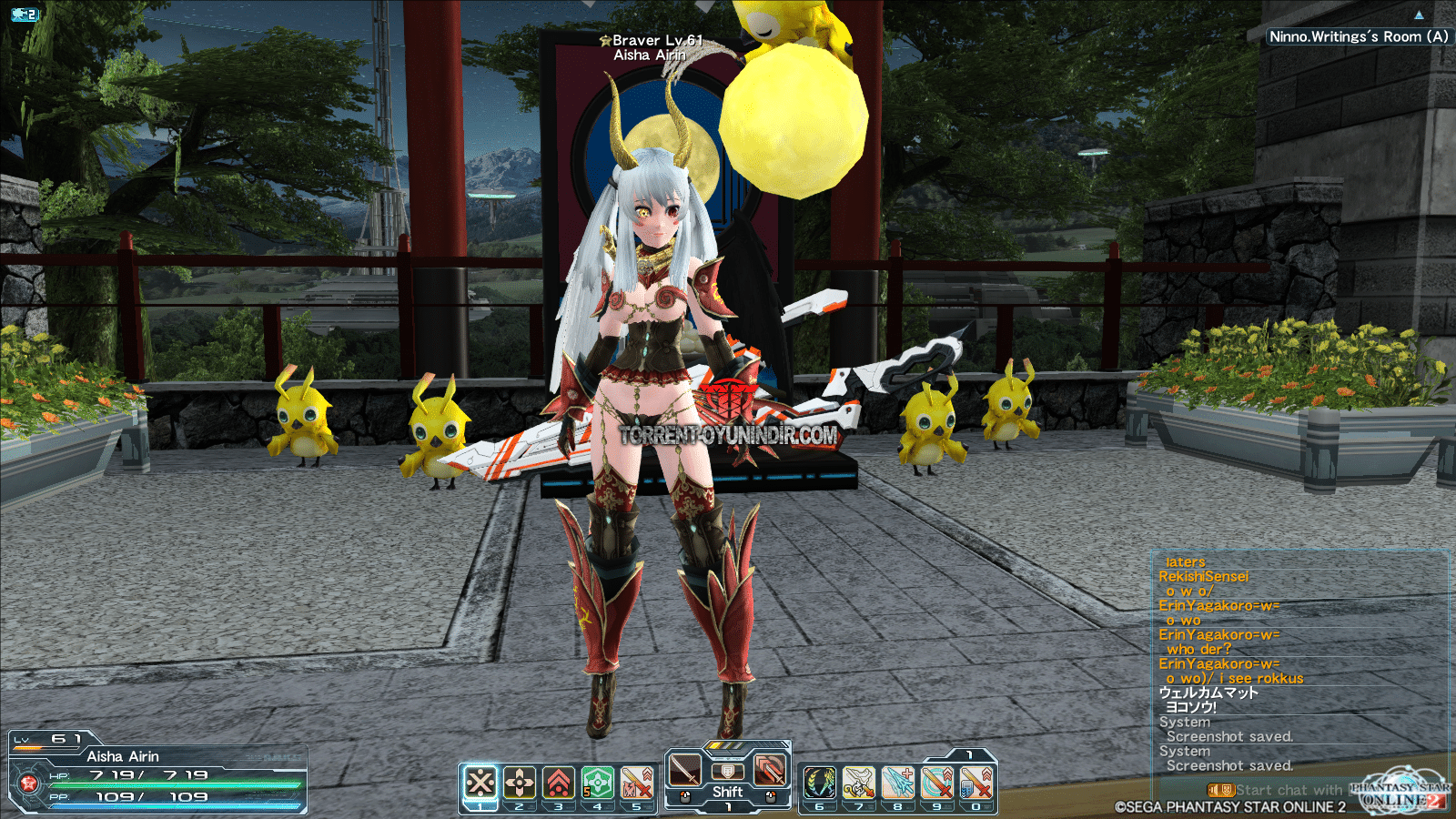1456x819 pixels.
Task: Click the red star class icon
Action: pyautogui.click(x=28, y=784)
